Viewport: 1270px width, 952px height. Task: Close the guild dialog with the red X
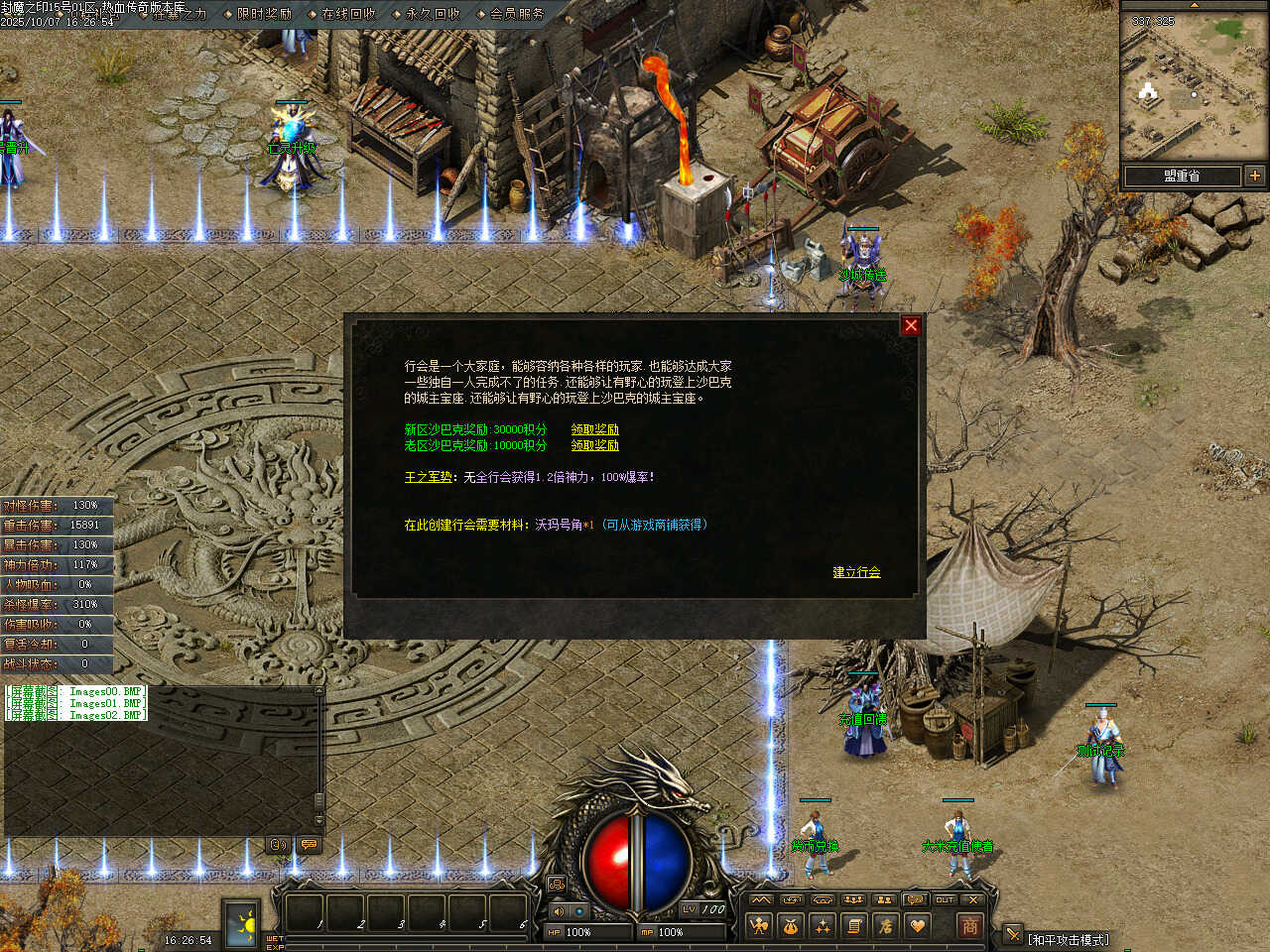911,325
